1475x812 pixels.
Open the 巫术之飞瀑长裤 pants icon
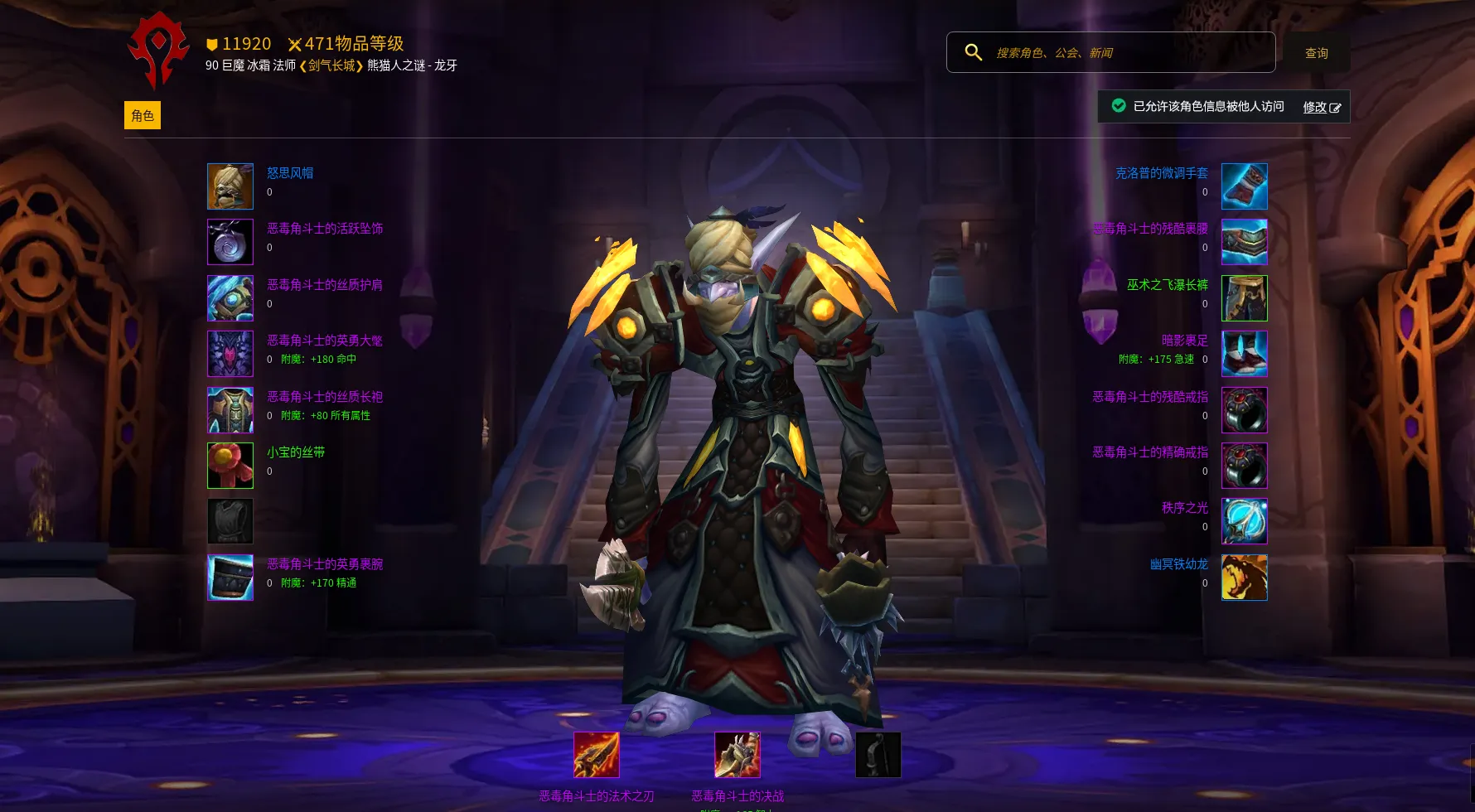point(1244,298)
